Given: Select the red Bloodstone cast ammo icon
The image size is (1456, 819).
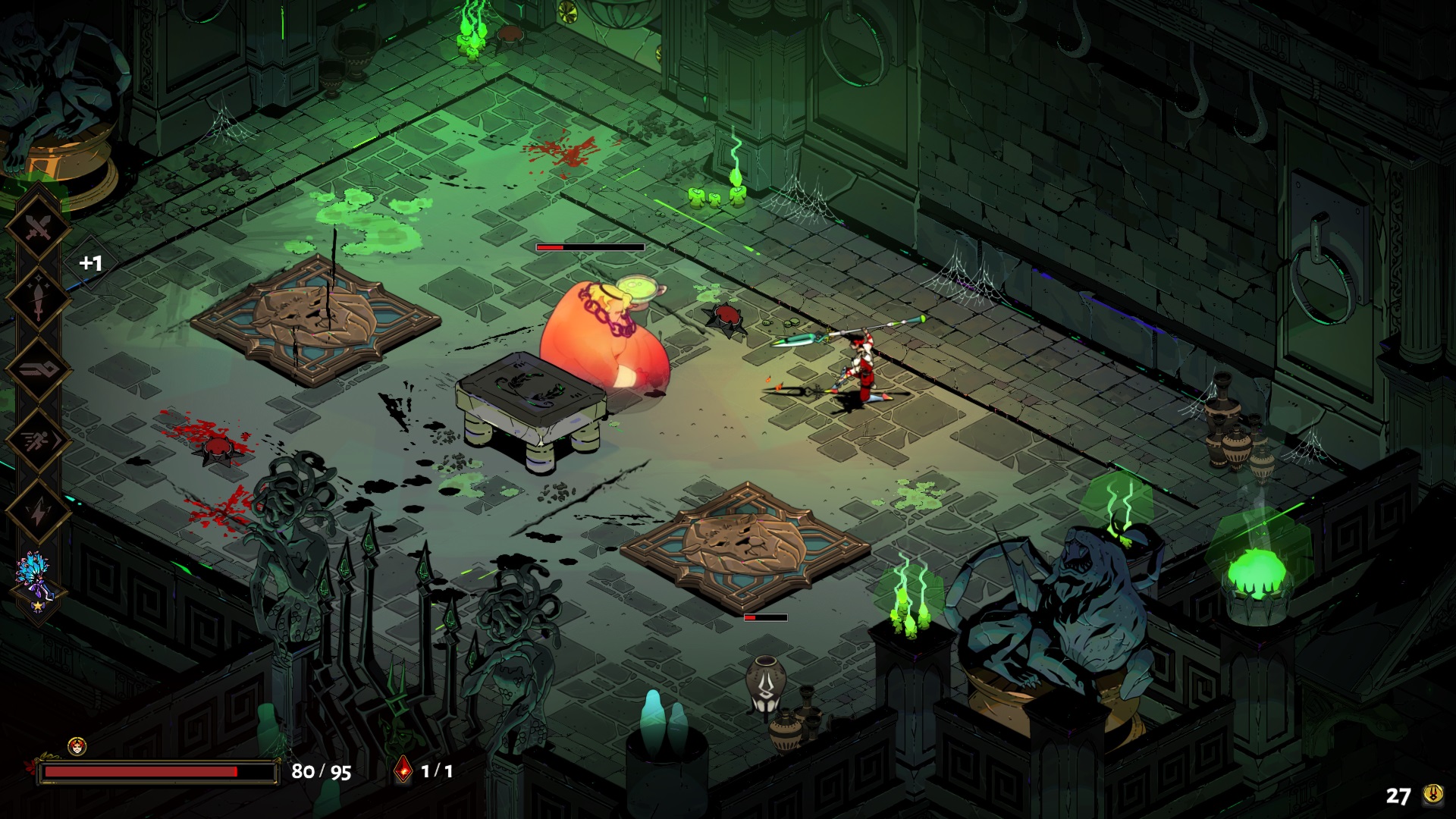Looking at the screenshot, I should click(403, 770).
